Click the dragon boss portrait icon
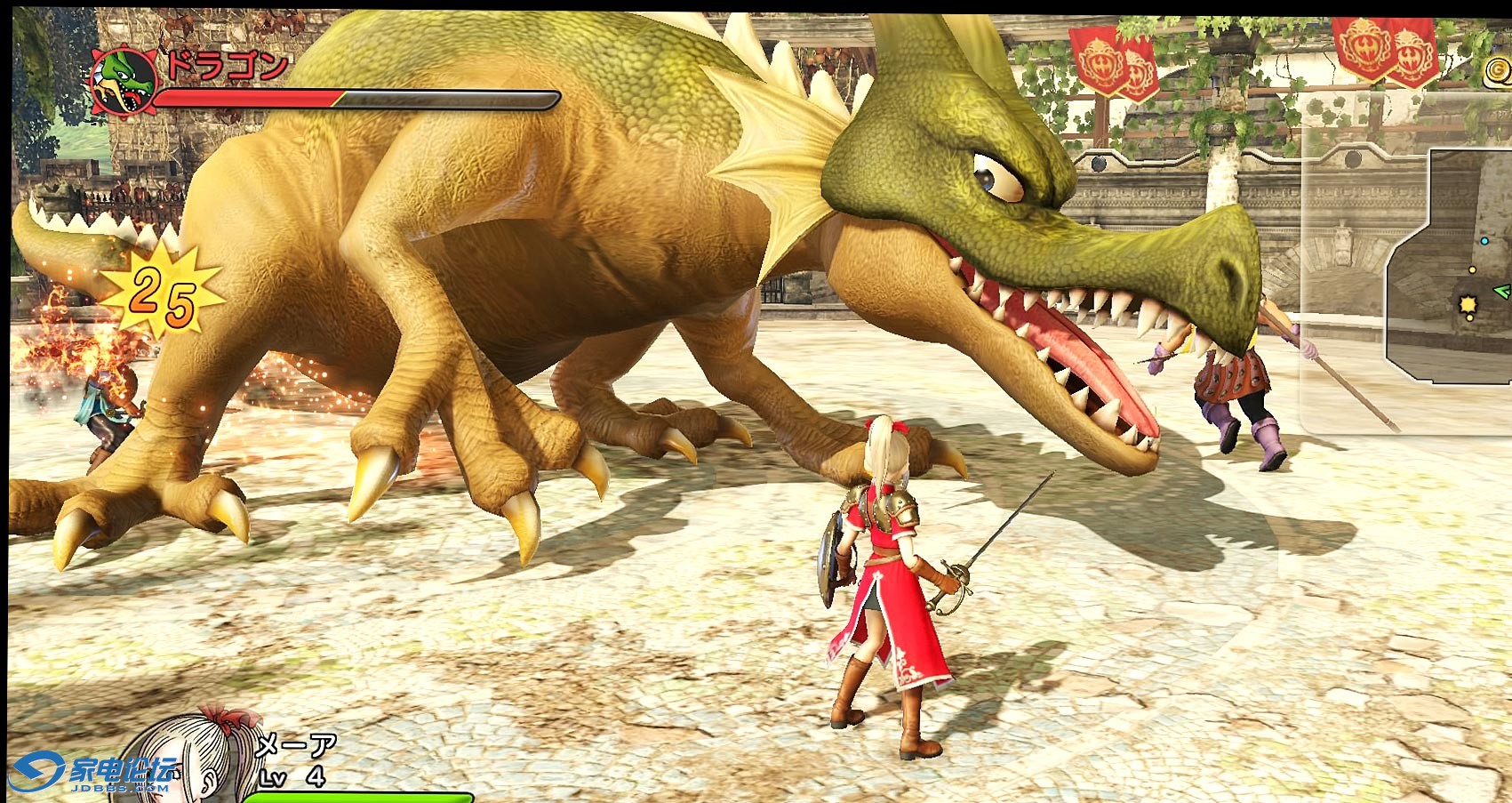 [124, 80]
